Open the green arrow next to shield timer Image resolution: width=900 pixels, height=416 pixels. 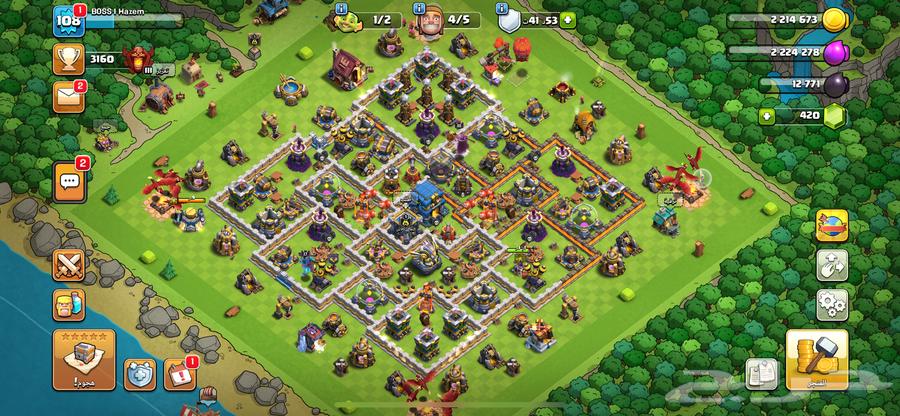pos(568,18)
